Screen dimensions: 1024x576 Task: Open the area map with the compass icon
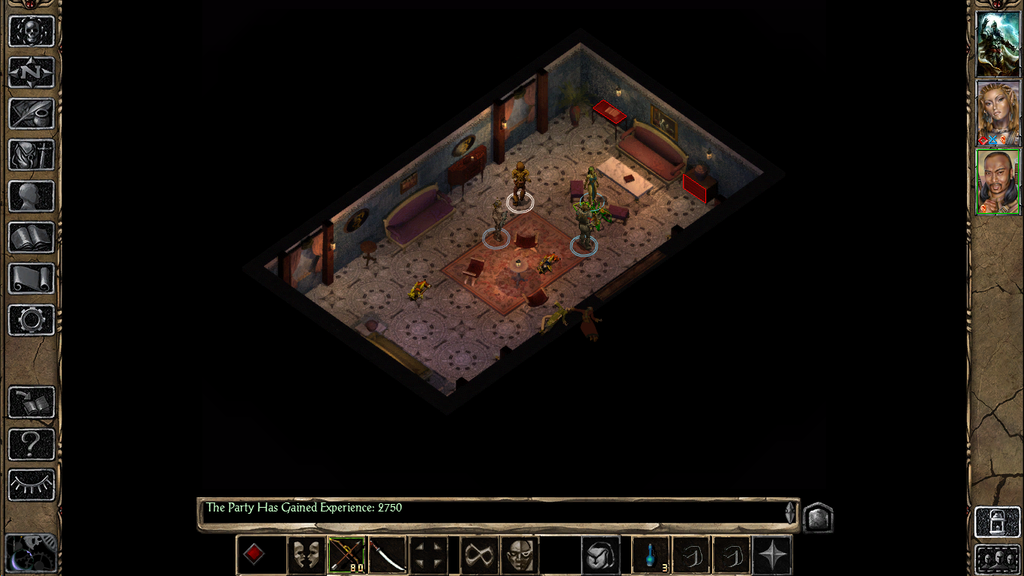31,72
